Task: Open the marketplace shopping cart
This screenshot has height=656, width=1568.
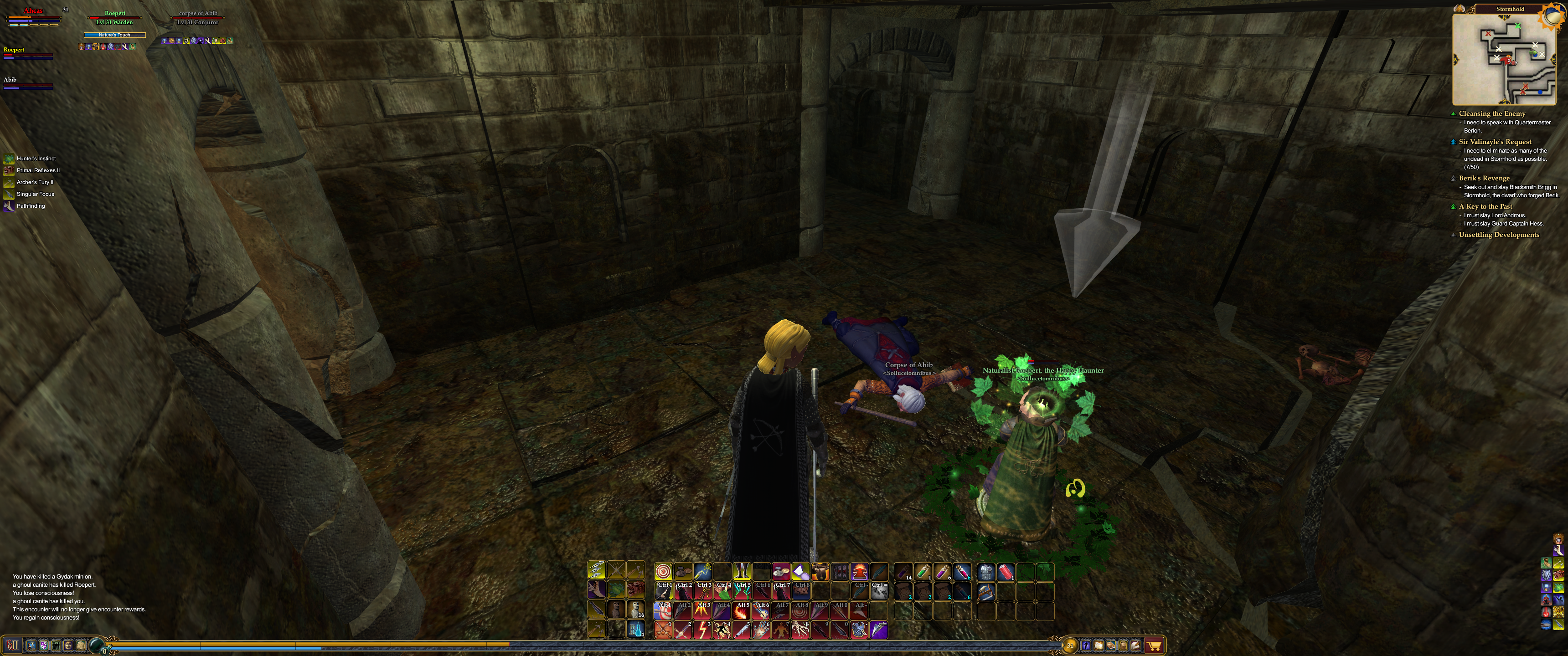Action: pos(1154,646)
